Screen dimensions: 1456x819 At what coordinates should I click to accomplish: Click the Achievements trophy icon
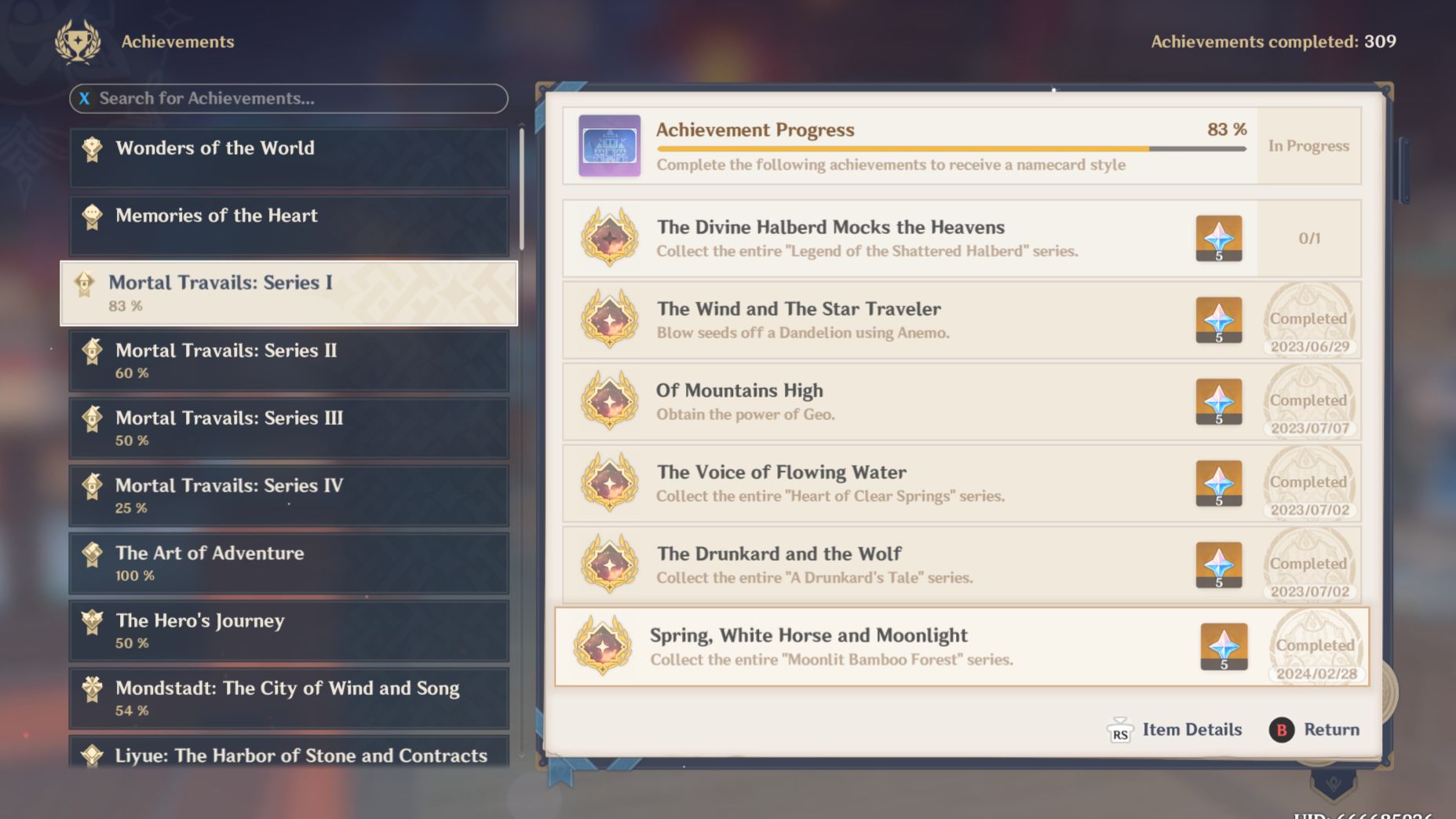tap(76, 42)
